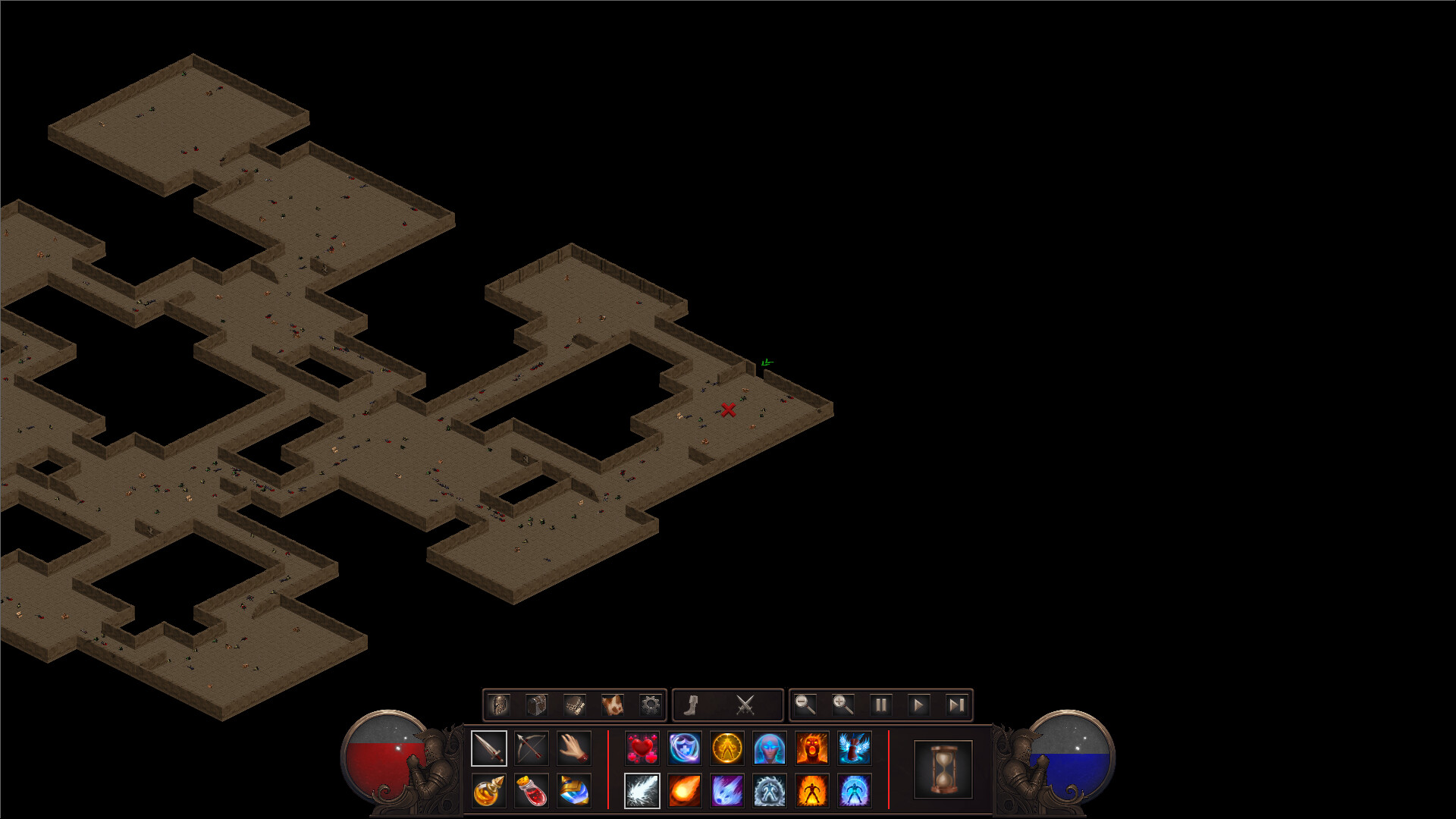Viewport: 1456px width, 819px height.
Task: Click the boot movement icon
Action: click(x=690, y=704)
